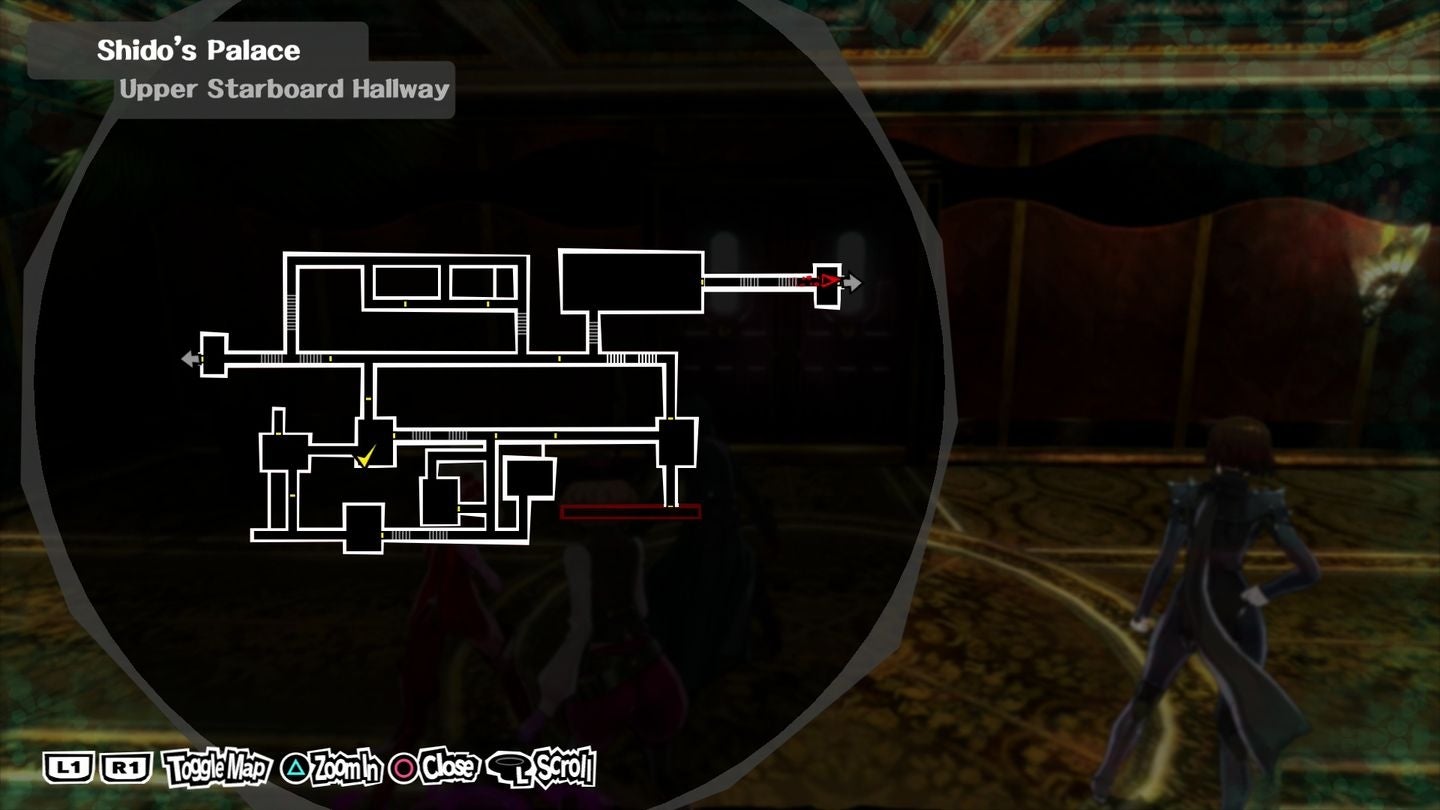Click the pink circle Close icon
Screen dimensions: 1440x810
(404, 768)
